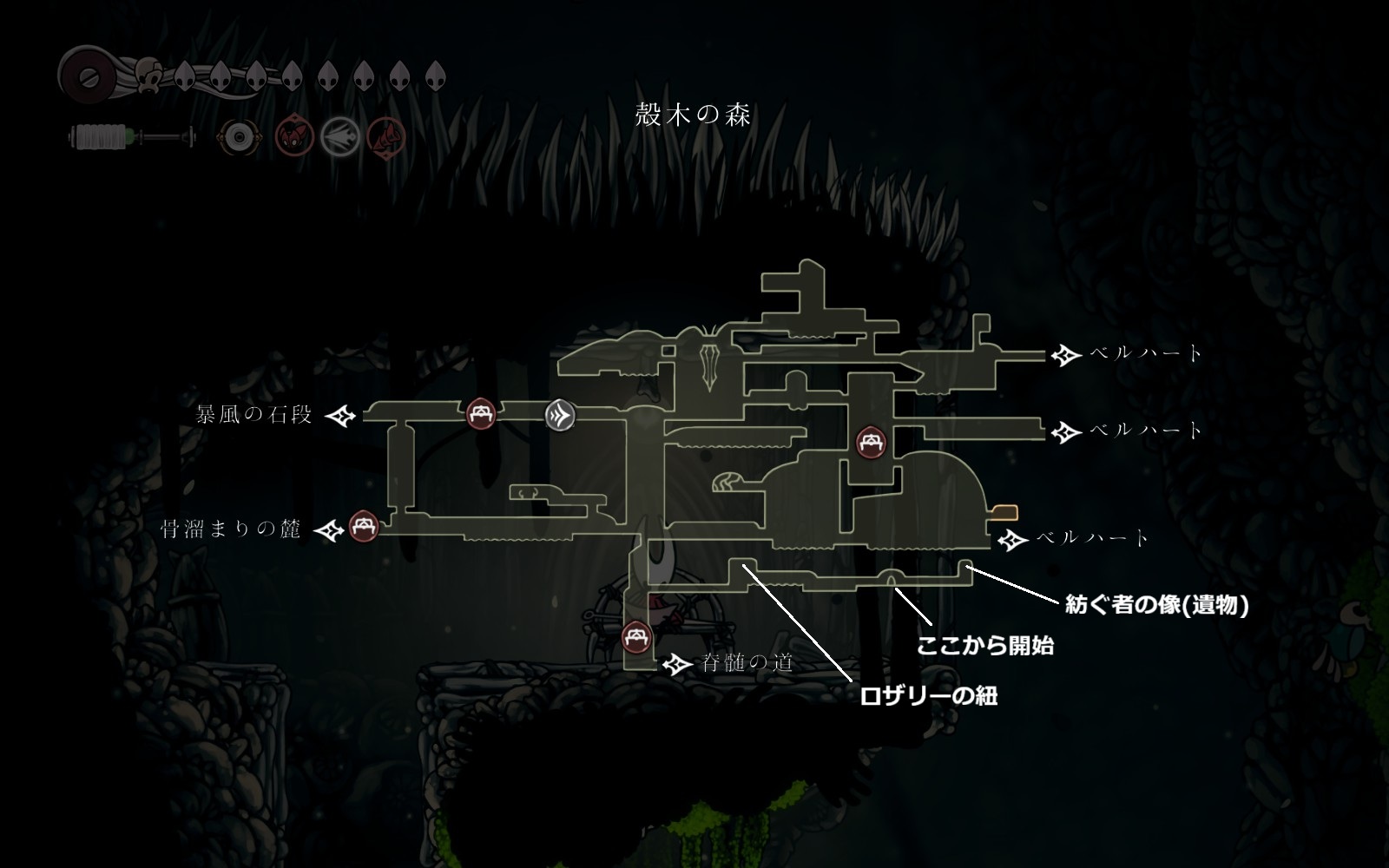Viewport: 1389px width, 868px height.
Task: Click the grey chevron-arrow map marker
Action: 560,415
